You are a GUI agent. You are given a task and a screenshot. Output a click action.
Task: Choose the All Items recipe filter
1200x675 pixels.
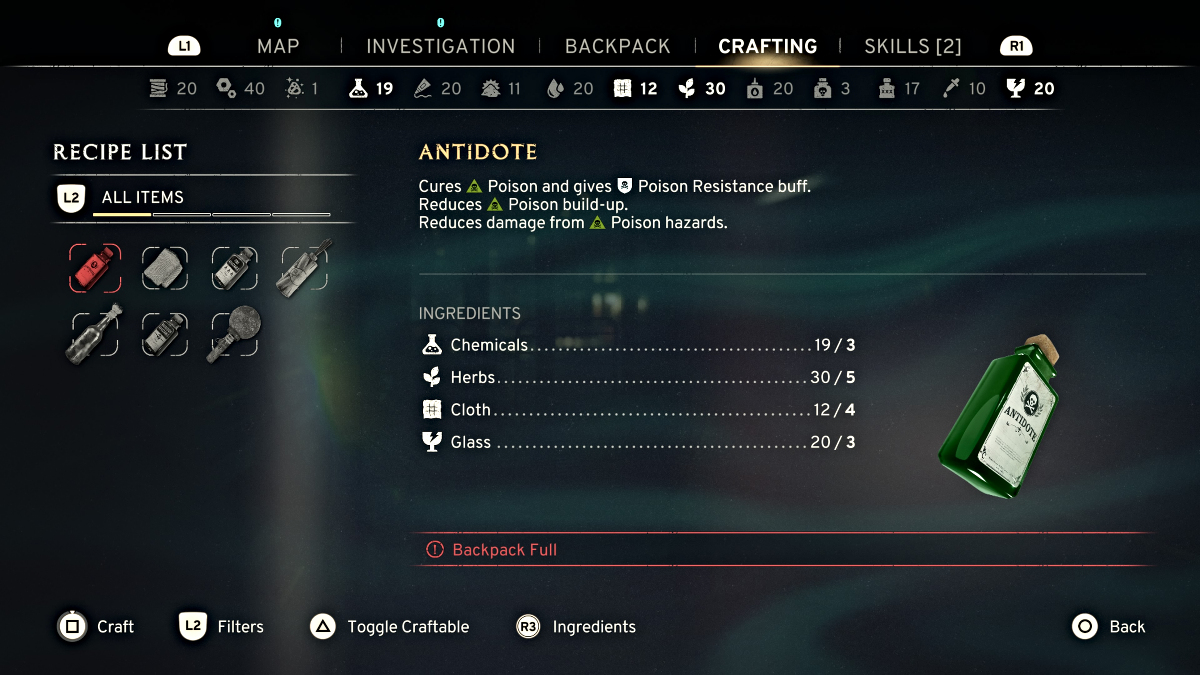[142, 197]
